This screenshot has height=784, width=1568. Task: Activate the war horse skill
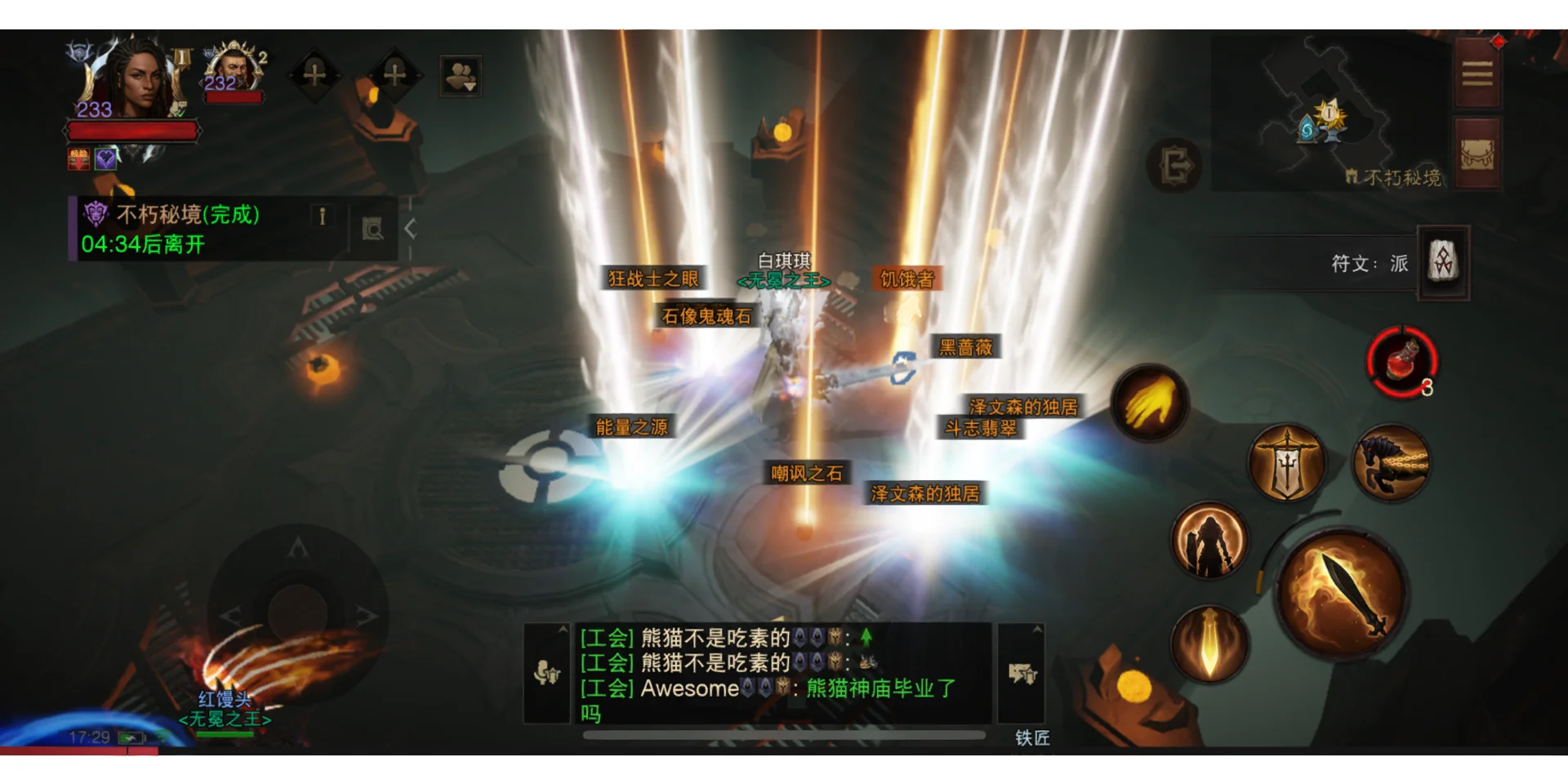1392,463
